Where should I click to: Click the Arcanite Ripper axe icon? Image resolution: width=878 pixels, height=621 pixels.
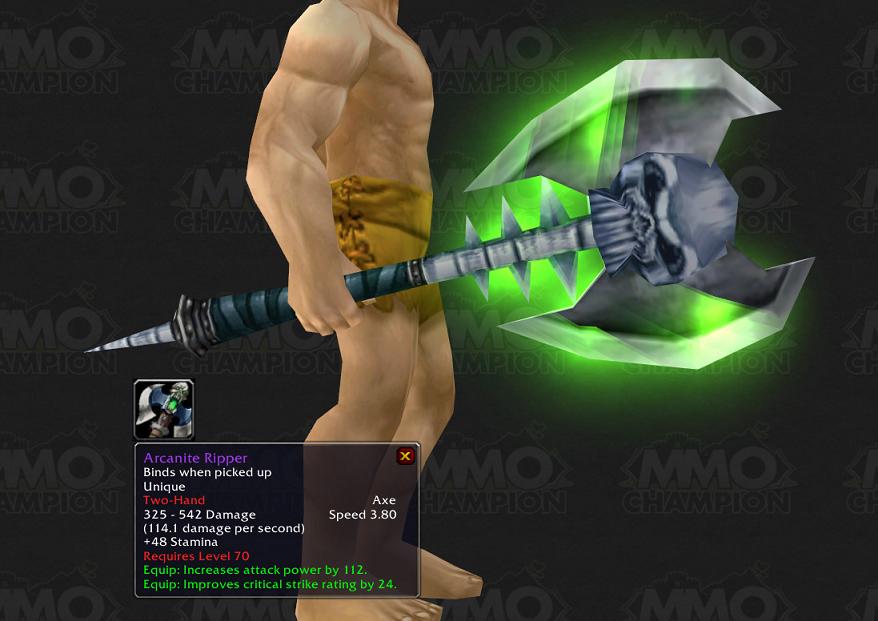point(164,409)
